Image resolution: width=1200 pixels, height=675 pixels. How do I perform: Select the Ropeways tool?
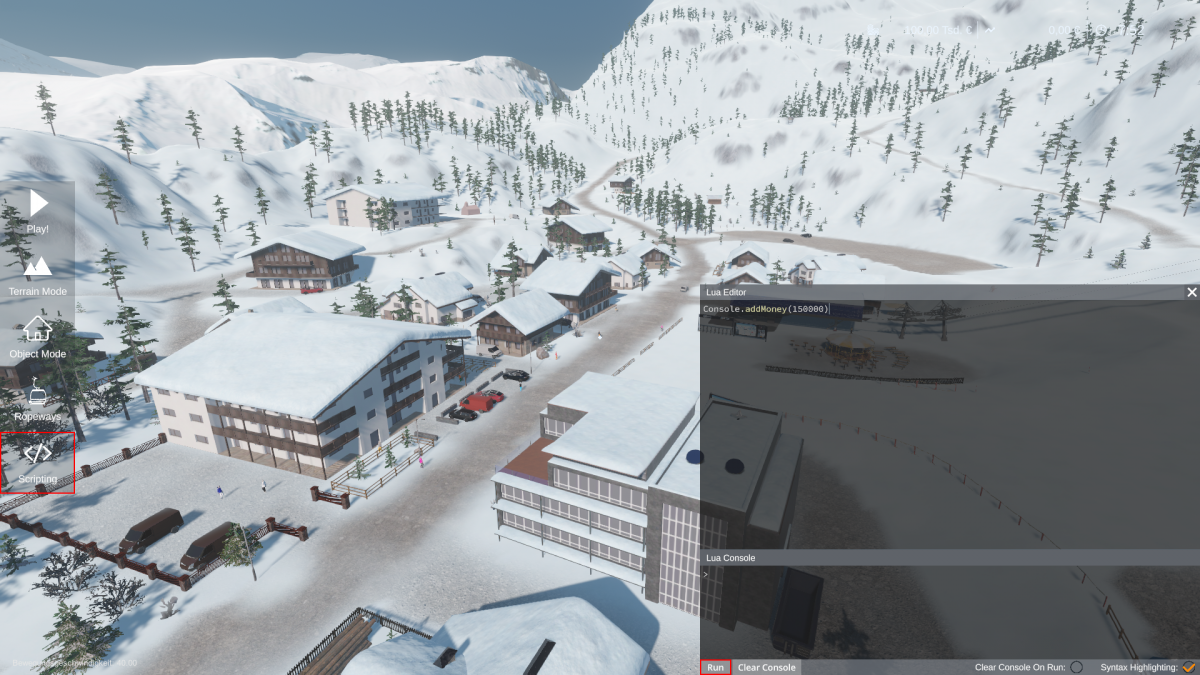[38, 398]
